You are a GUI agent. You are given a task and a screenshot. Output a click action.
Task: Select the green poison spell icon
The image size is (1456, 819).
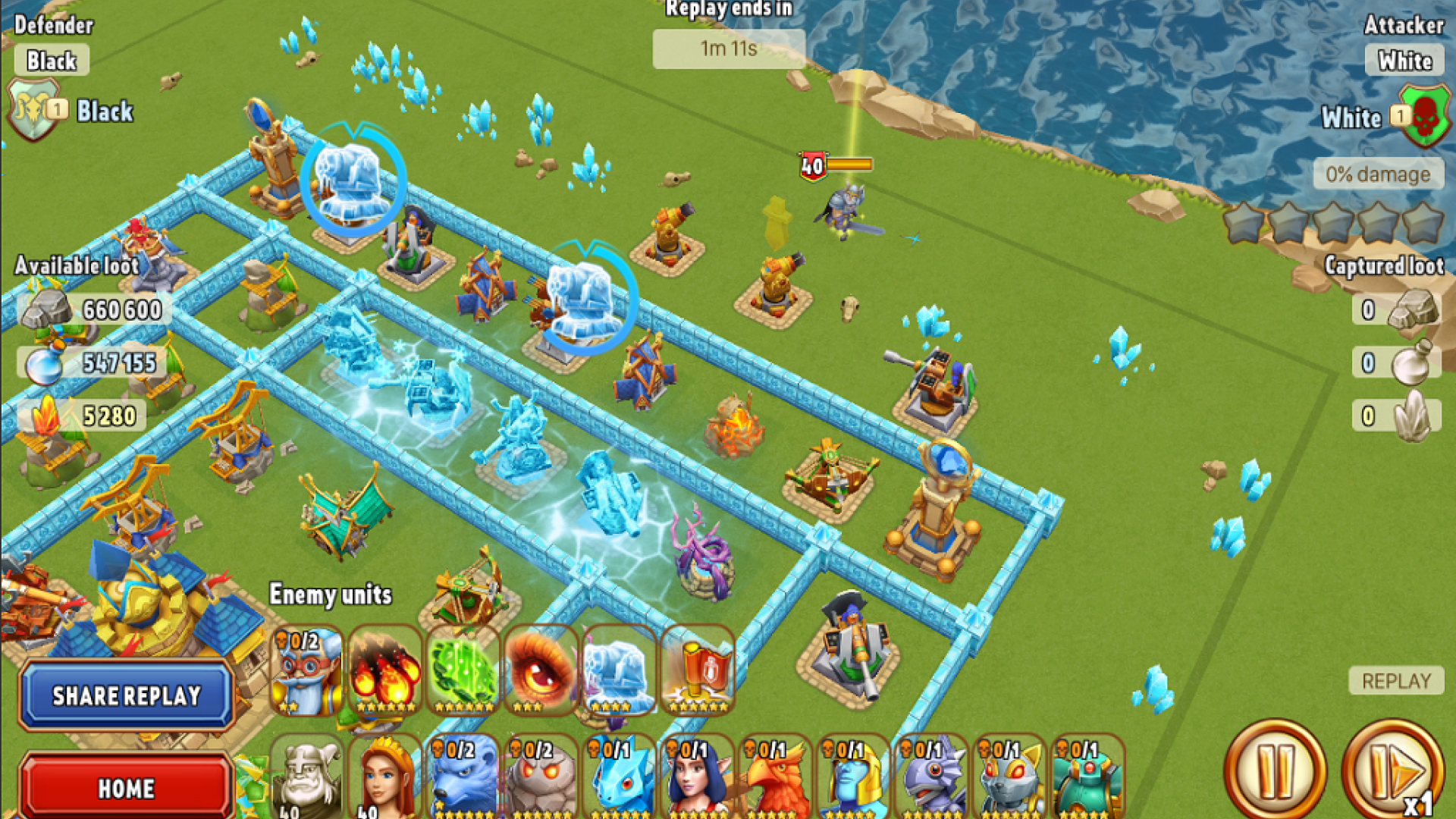click(465, 671)
